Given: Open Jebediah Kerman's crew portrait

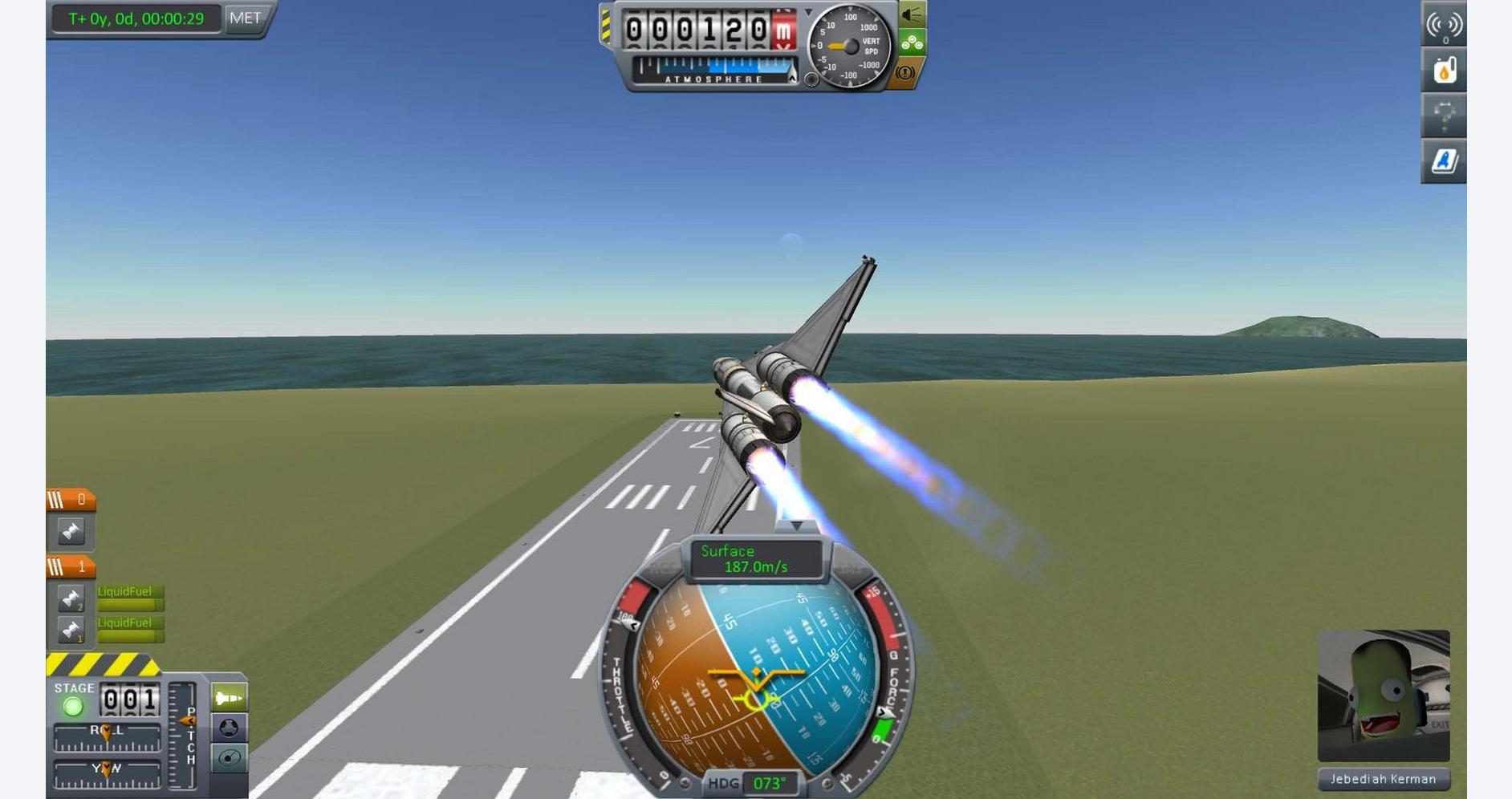Looking at the screenshot, I should click(x=1383, y=695).
